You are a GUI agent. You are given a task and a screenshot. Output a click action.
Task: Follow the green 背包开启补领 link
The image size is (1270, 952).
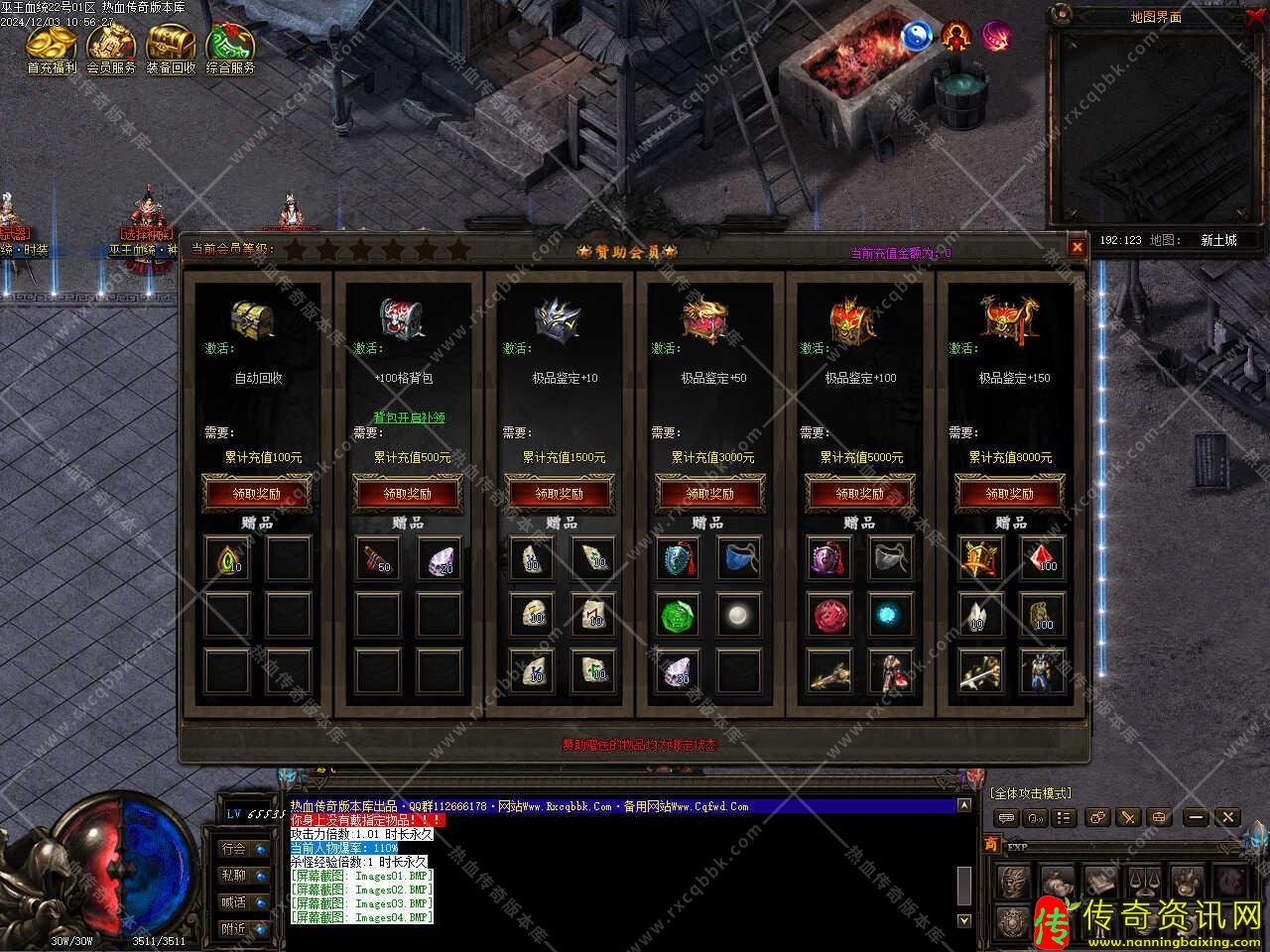pos(409,417)
